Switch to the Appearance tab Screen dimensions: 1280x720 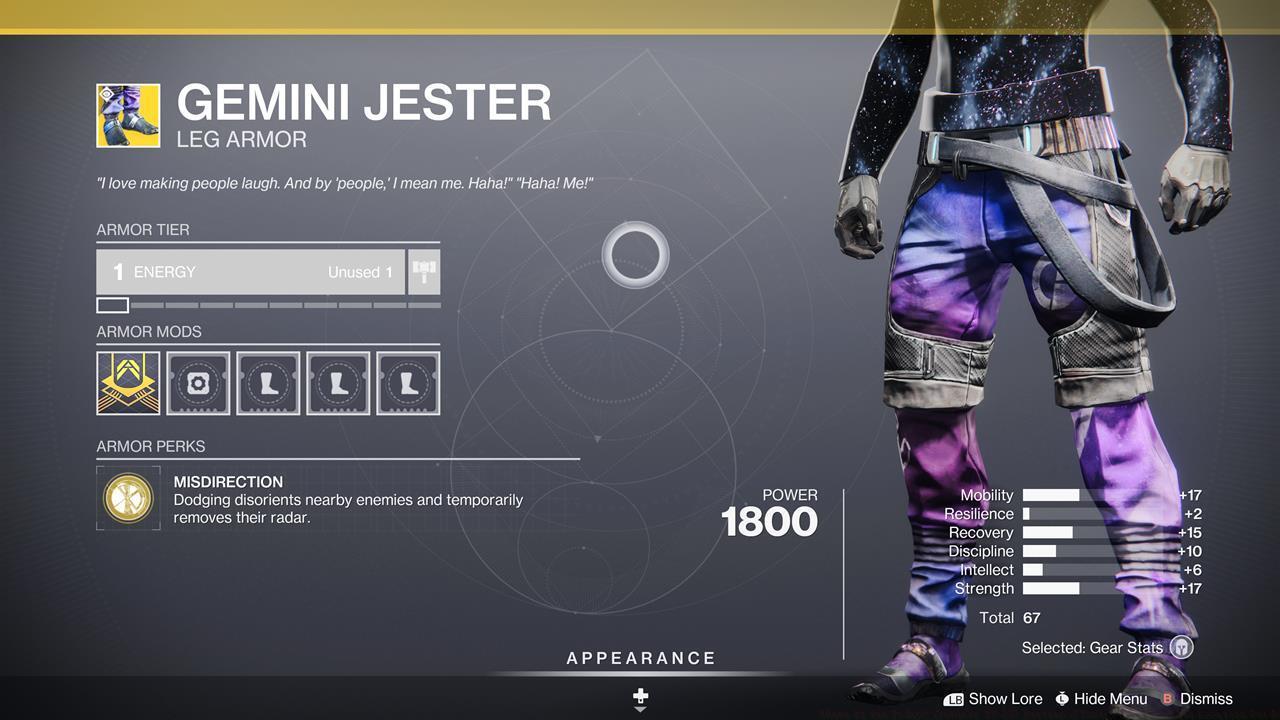coord(639,658)
